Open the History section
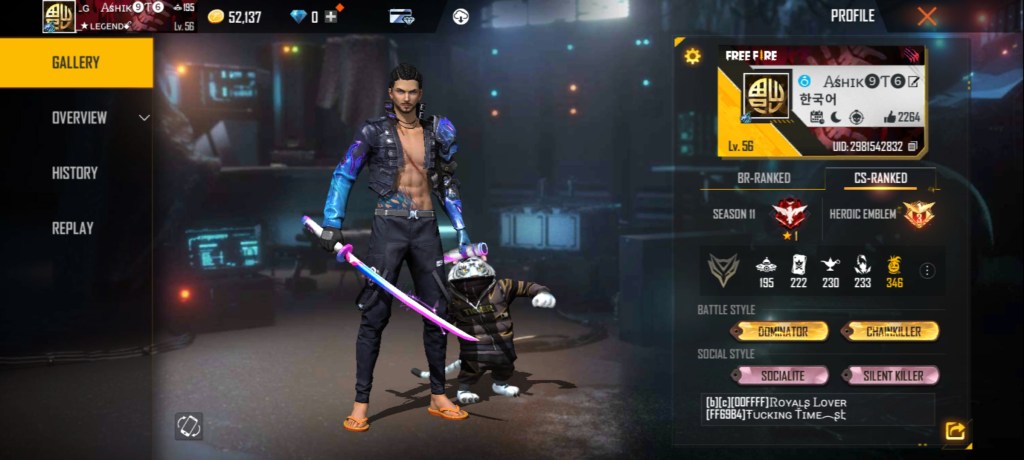The width and height of the screenshot is (1024, 460). point(75,173)
